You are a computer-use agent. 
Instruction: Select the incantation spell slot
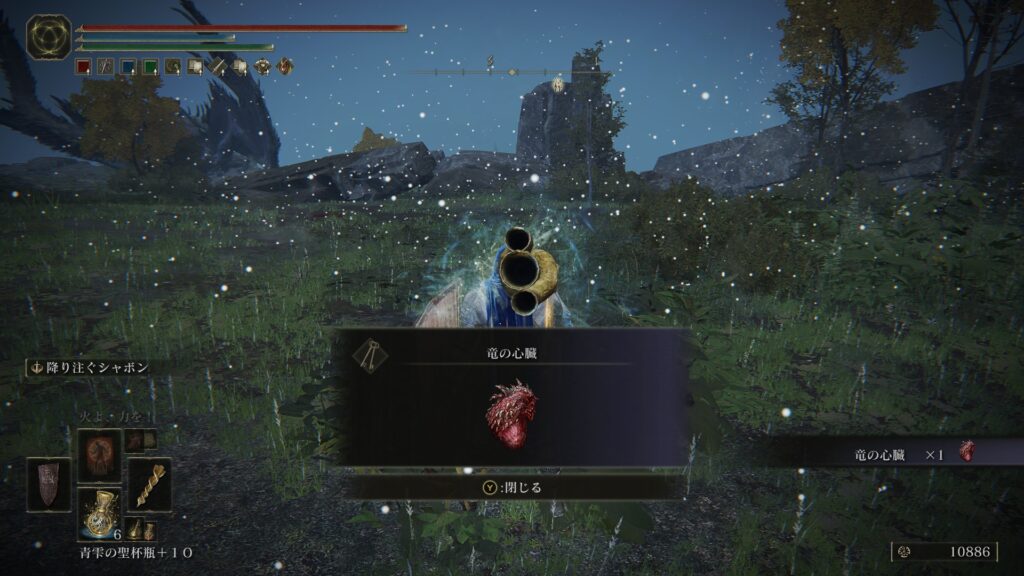(99, 456)
